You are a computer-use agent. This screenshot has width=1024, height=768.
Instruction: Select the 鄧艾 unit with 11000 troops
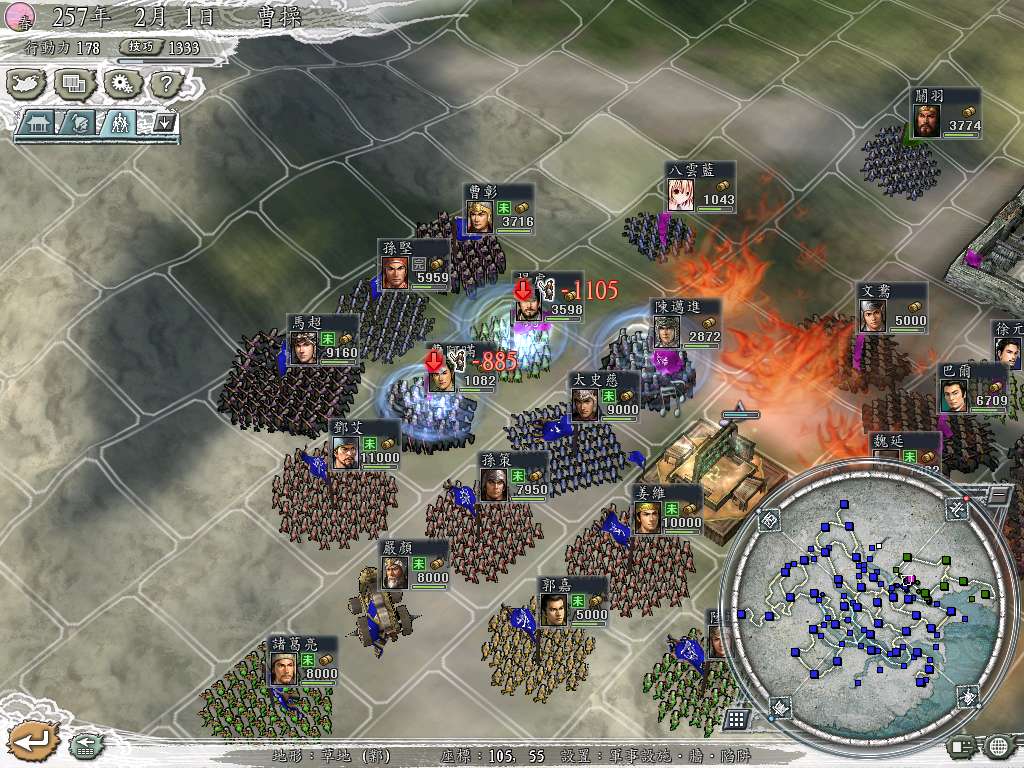(345, 452)
